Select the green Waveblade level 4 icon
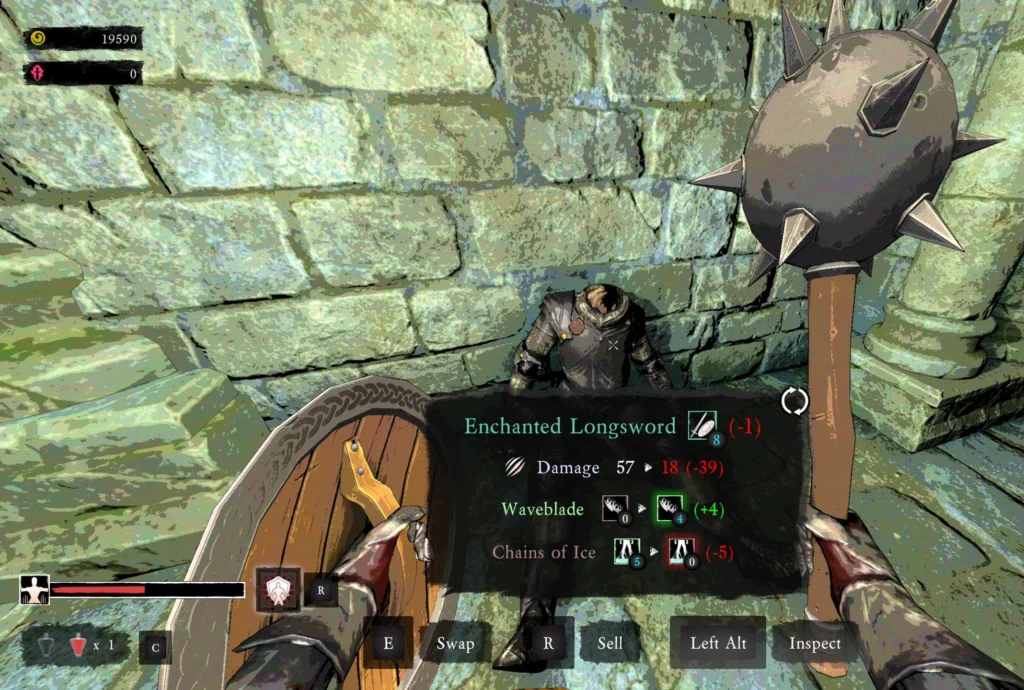 pyautogui.click(x=668, y=508)
